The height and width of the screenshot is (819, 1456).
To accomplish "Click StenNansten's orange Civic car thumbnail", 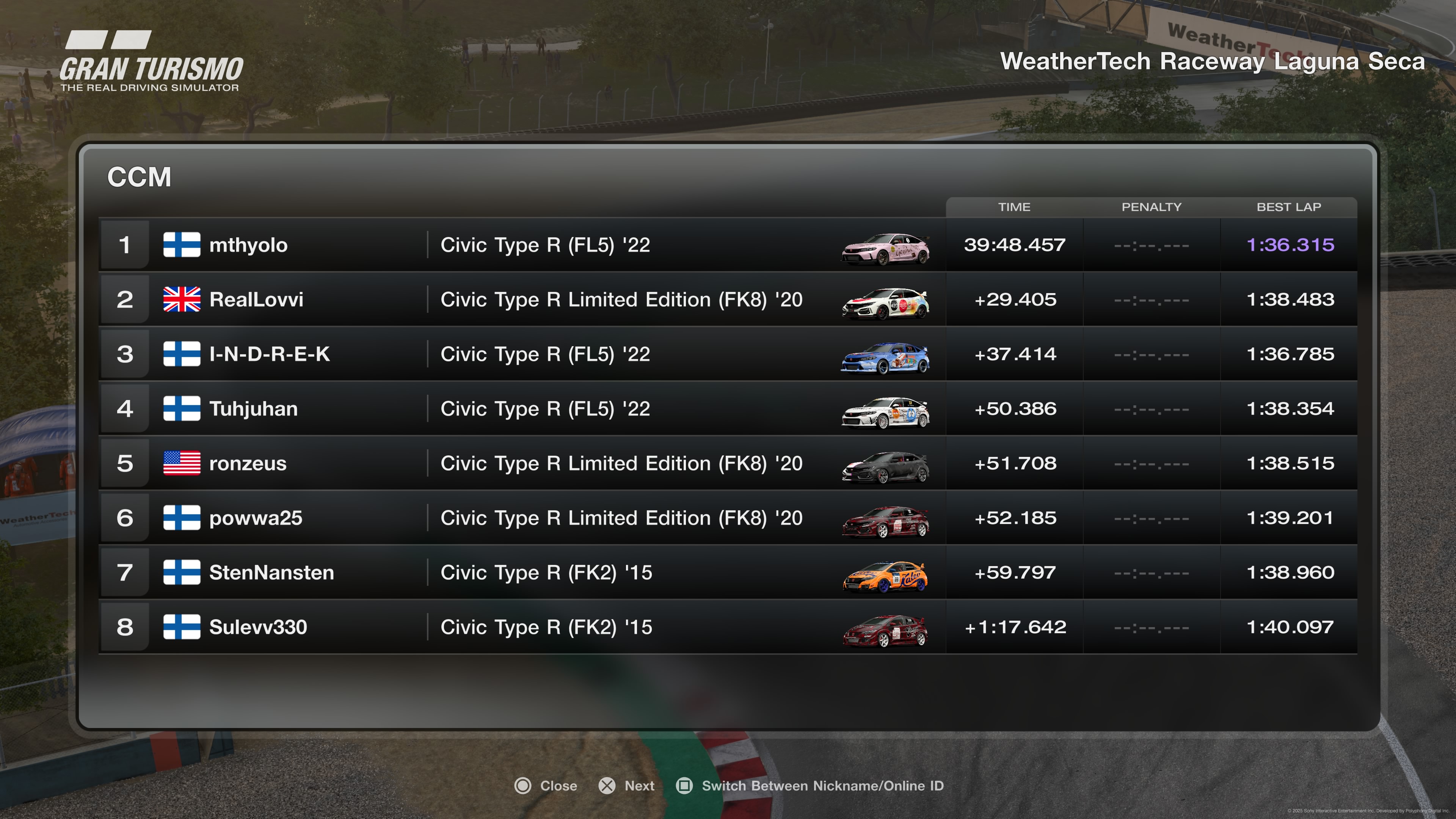I will [885, 576].
